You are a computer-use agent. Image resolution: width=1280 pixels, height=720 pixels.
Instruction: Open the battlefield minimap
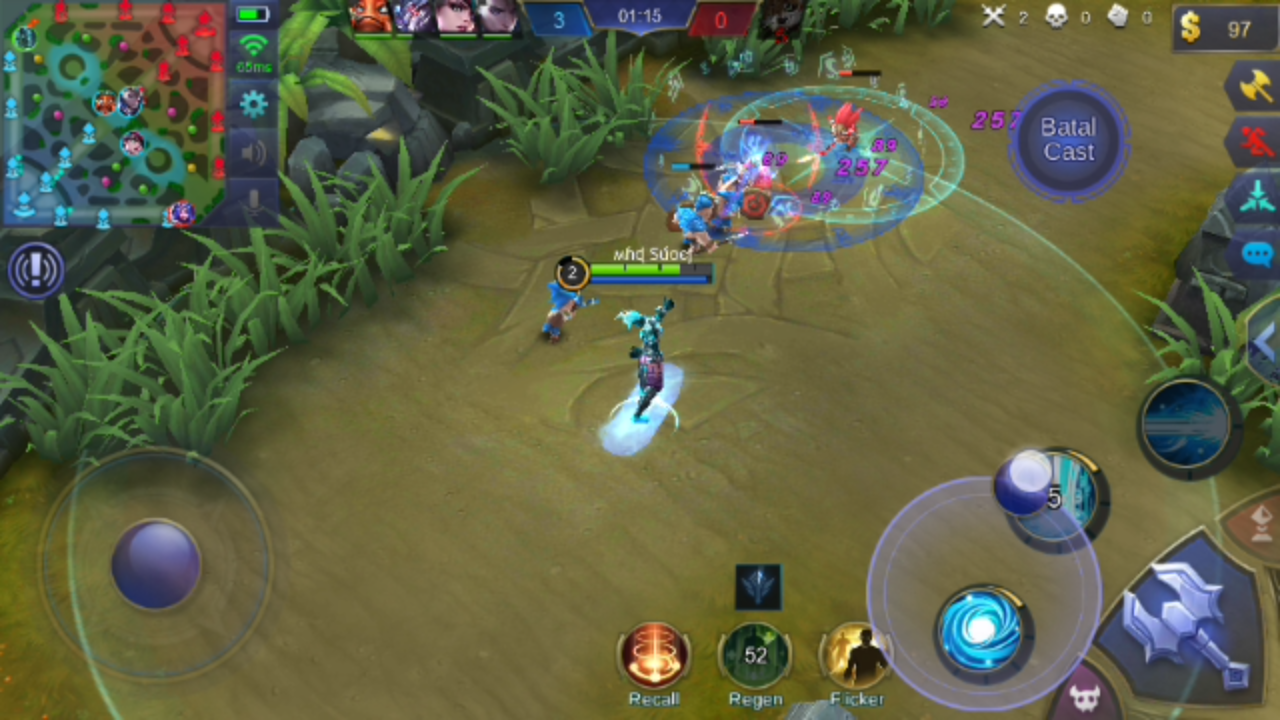[x=113, y=112]
